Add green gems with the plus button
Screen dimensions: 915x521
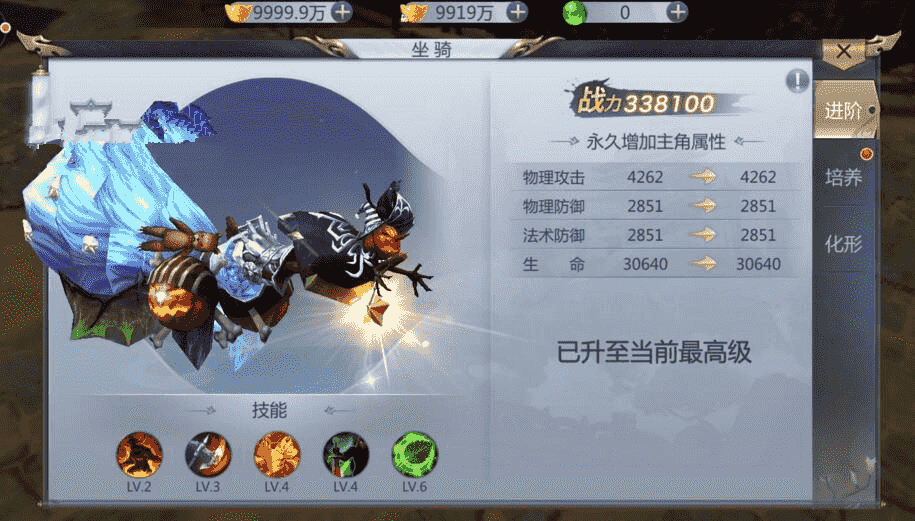click(x=677, y=12)
